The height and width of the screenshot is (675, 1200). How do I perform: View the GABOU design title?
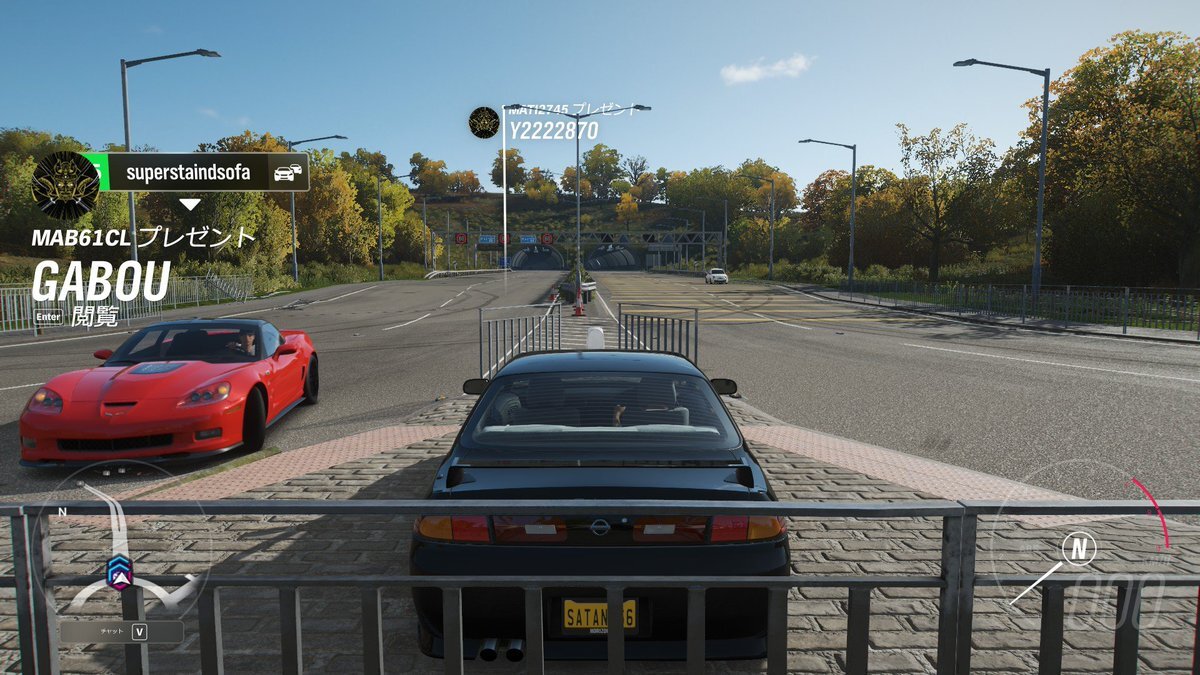coord(100,283)
